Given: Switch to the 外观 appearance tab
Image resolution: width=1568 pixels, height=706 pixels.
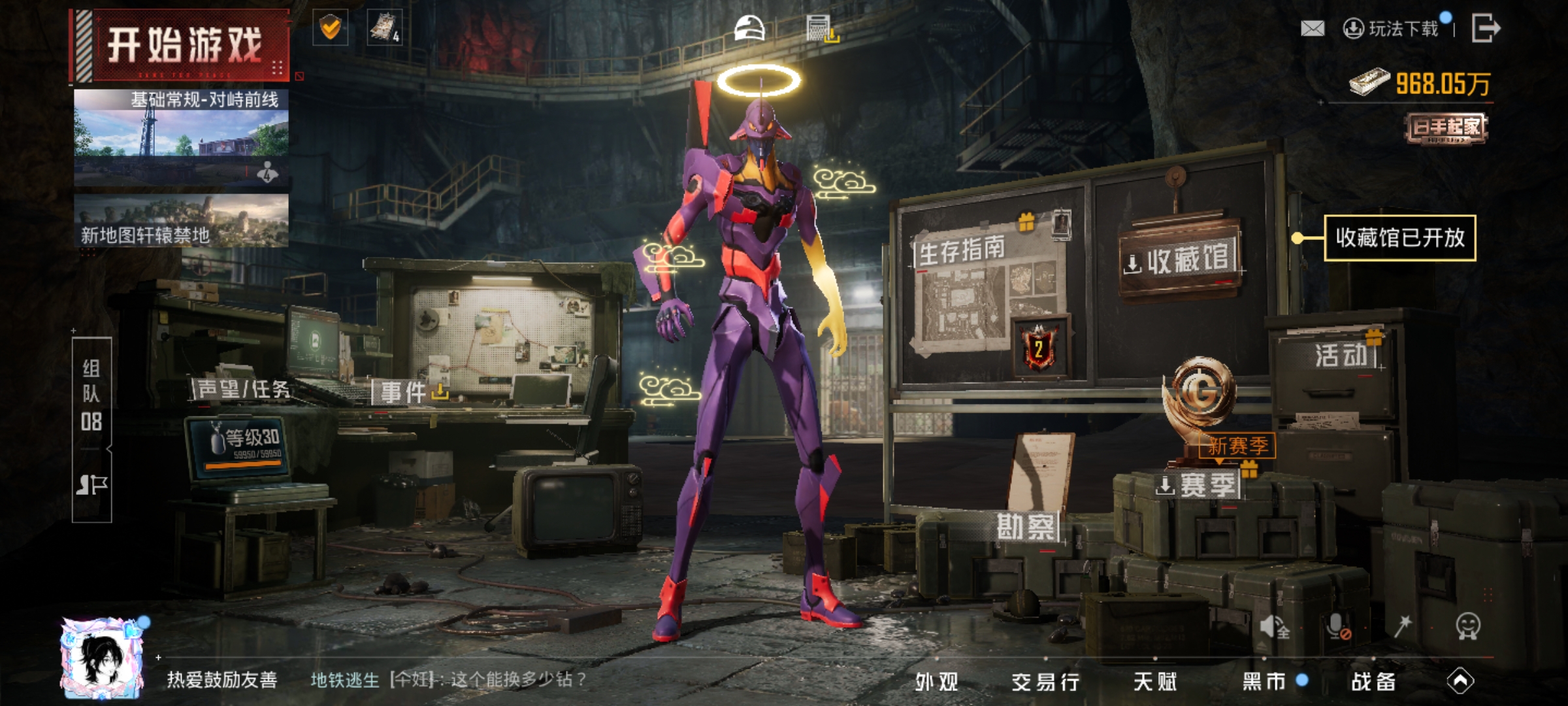Looking at the screenshot, I should (936, 682).
